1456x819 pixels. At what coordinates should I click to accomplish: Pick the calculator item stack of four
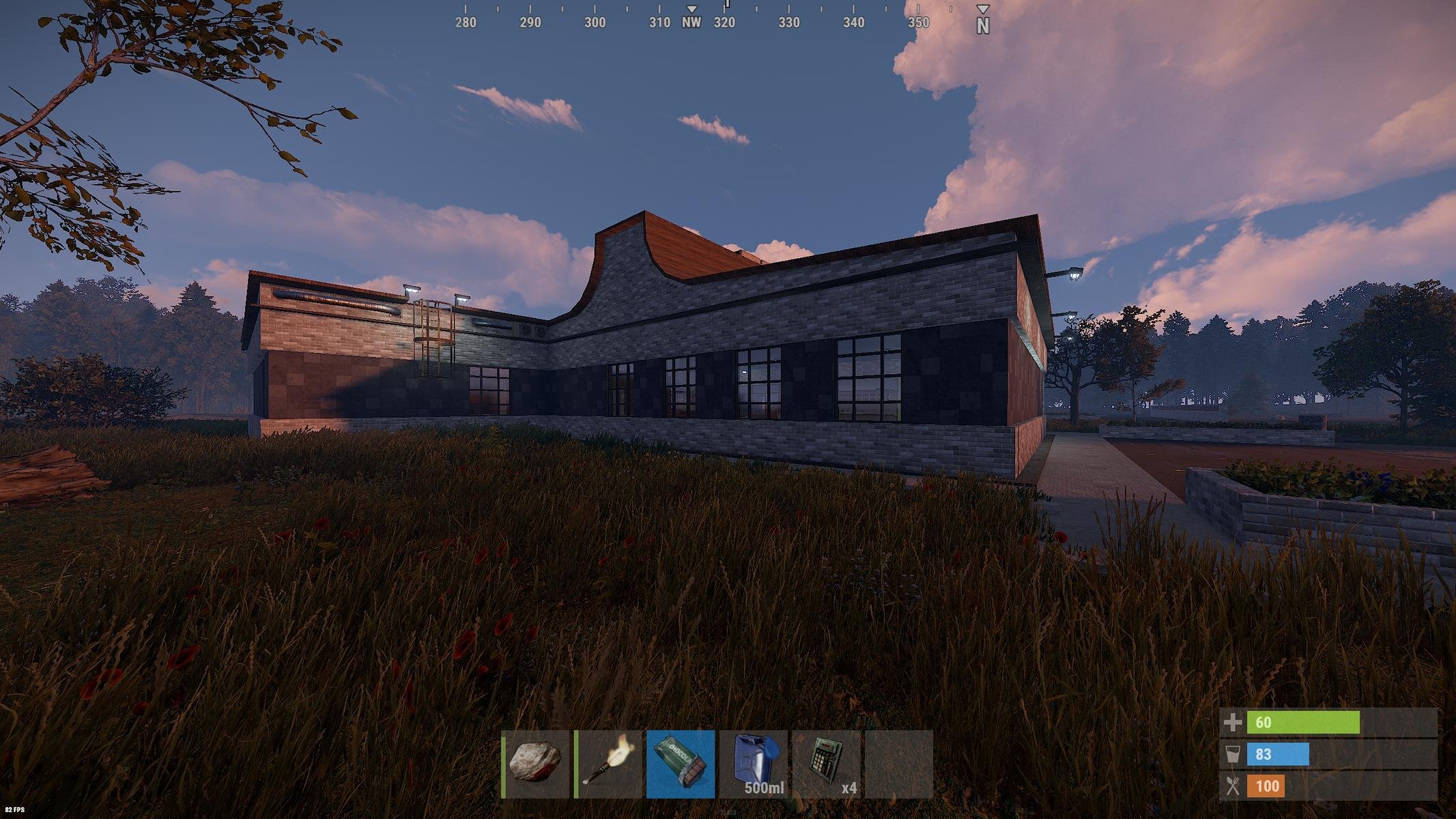(x=826, y=764)
